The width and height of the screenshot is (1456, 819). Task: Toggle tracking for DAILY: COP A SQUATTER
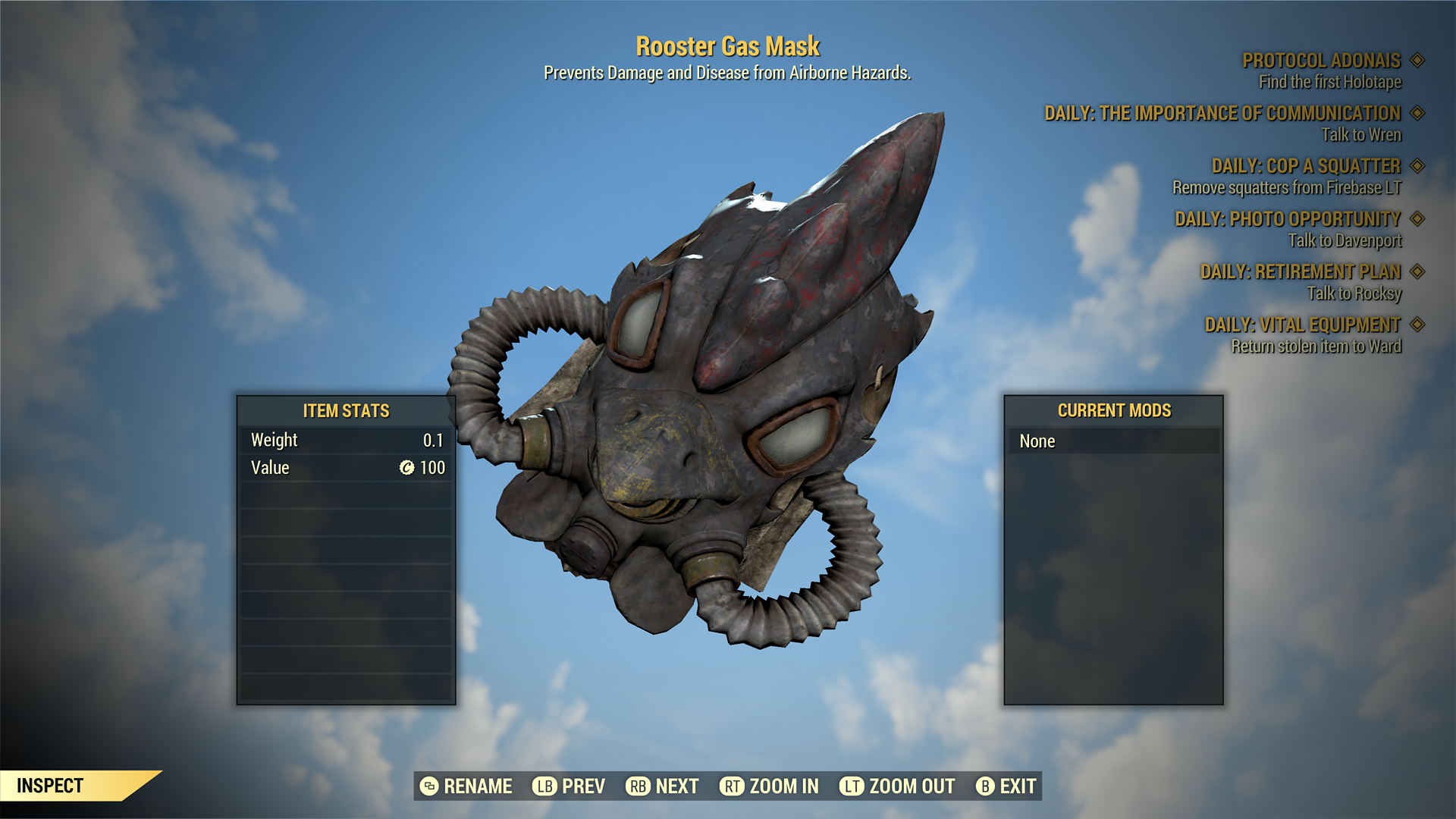[x=1417, y=166]
